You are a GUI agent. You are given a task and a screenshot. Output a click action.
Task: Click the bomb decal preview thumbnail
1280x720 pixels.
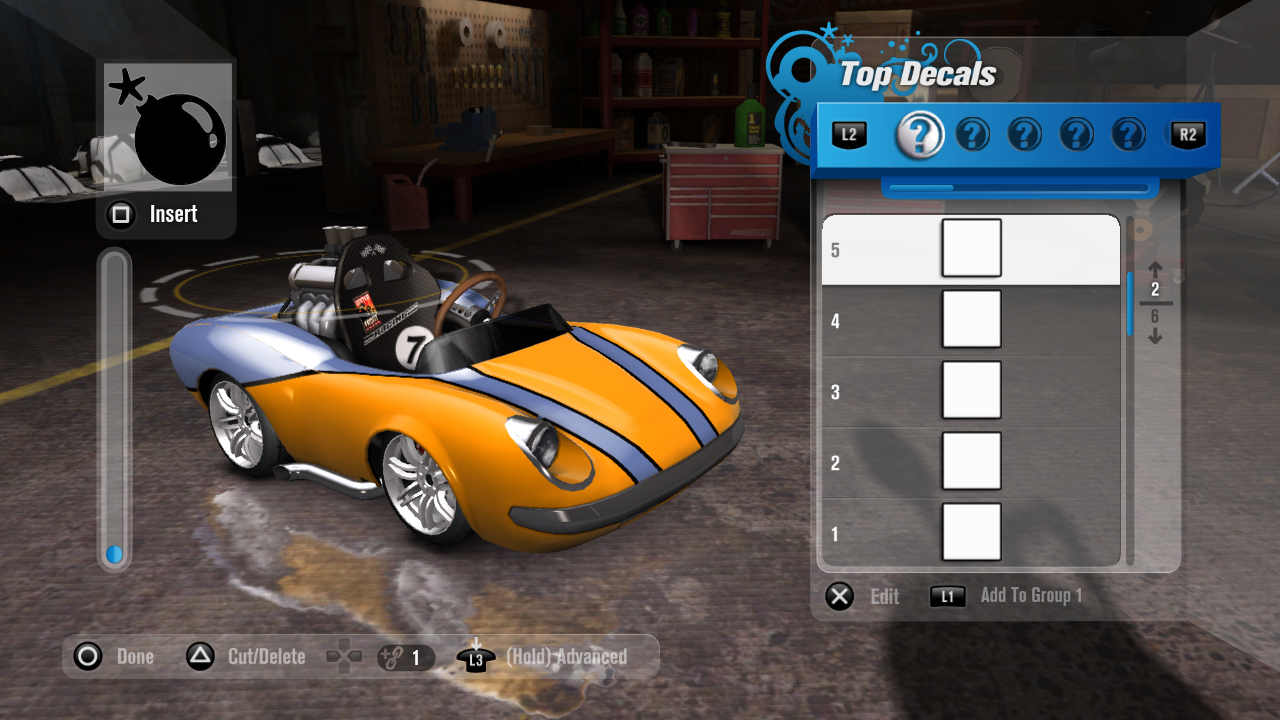[x=168, y=127]
